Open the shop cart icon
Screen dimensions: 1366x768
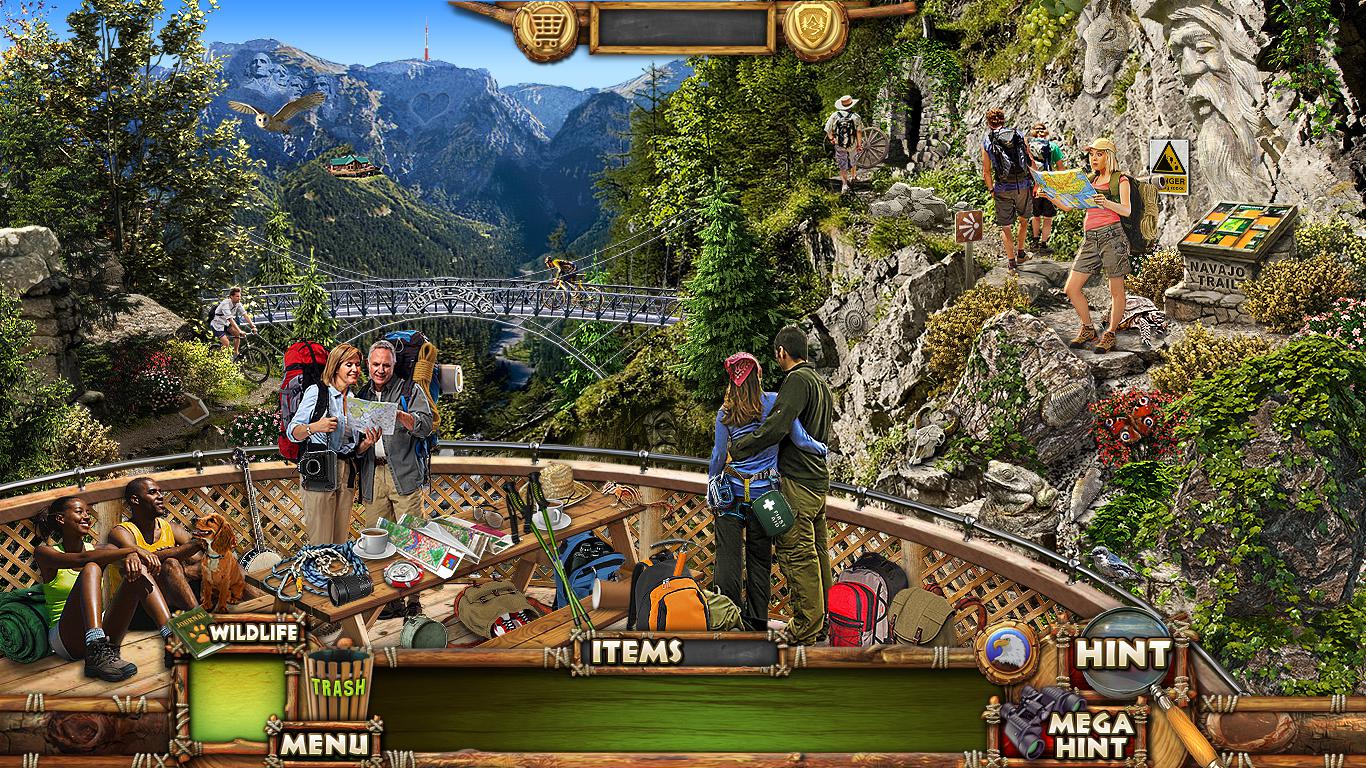[x=546, y=29]
